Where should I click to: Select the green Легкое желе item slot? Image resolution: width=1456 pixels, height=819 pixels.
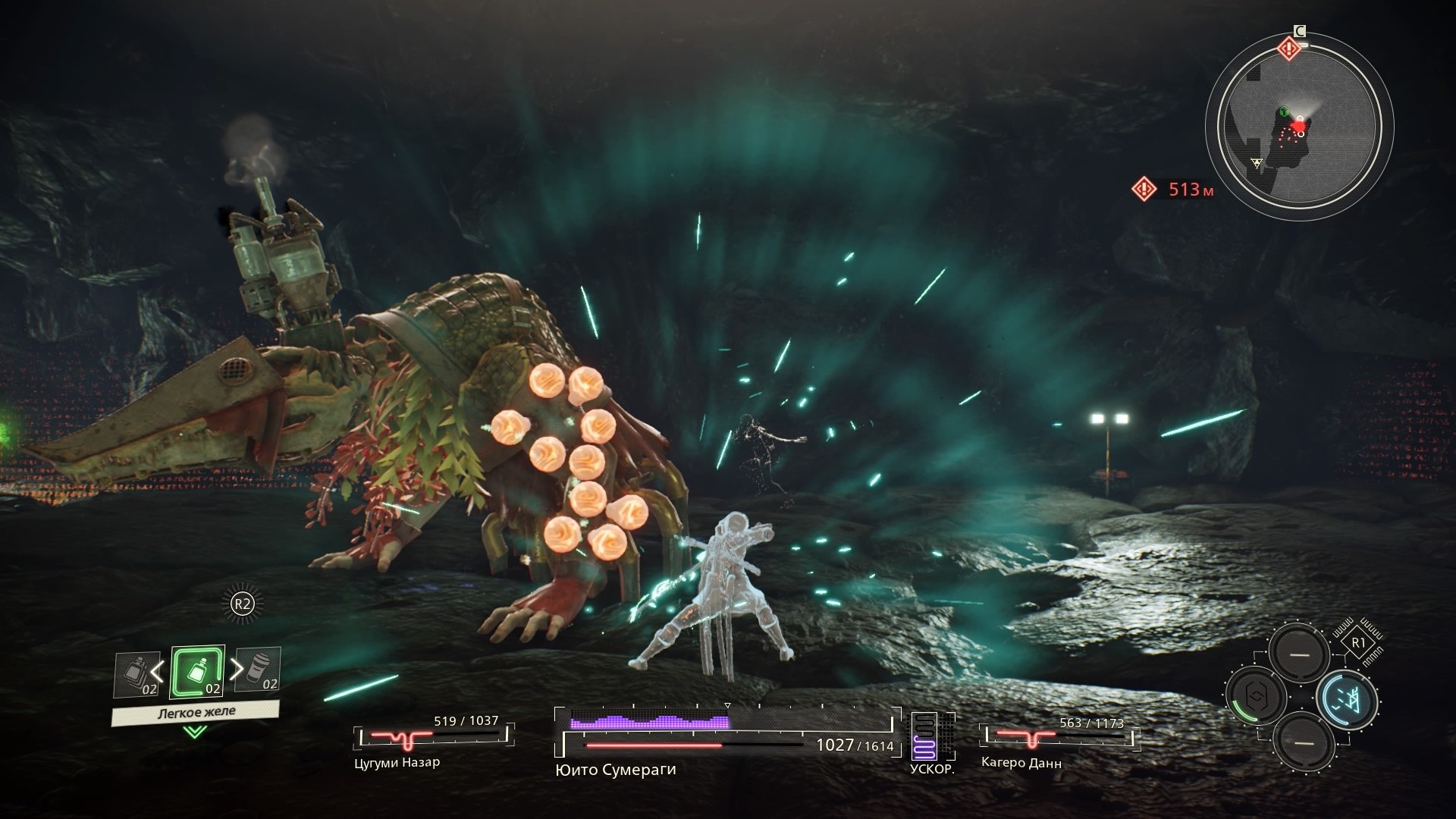197,672
